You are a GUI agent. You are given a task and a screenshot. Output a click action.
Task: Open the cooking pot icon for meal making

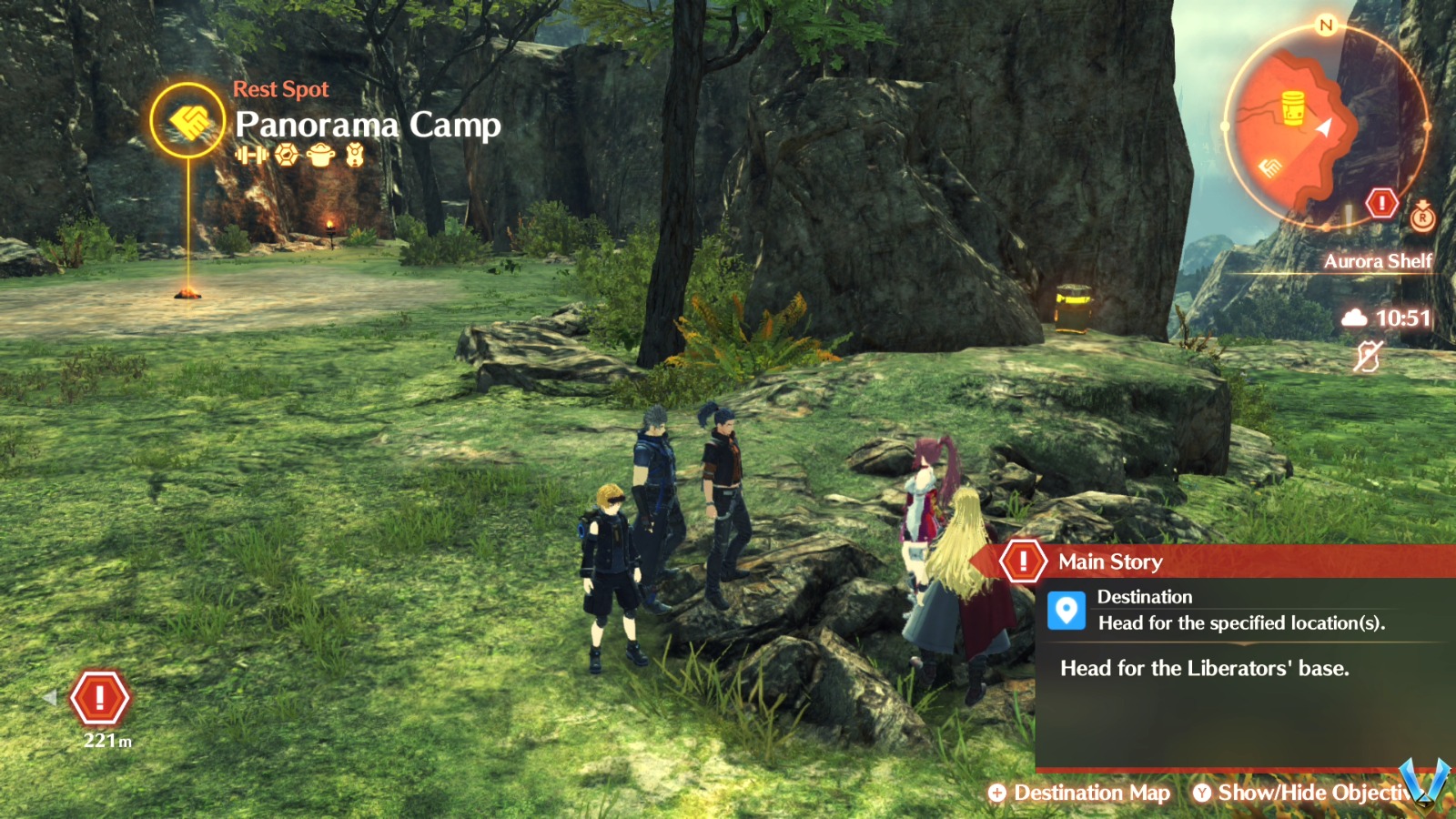click(x=319, y=156)
